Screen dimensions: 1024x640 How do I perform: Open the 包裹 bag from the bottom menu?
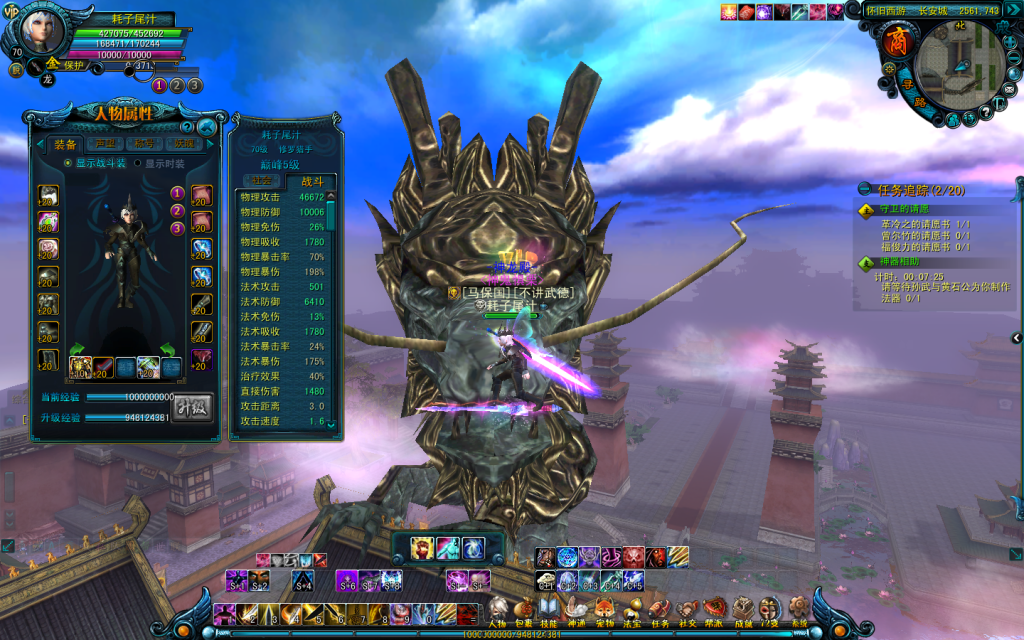tap(523, 608)
